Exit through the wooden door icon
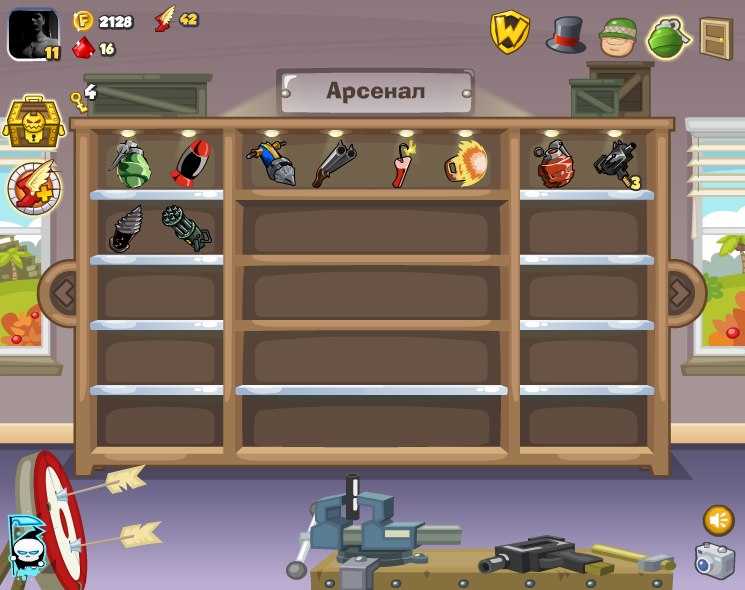Screen dimensions: 745x590 click(716, 39)
